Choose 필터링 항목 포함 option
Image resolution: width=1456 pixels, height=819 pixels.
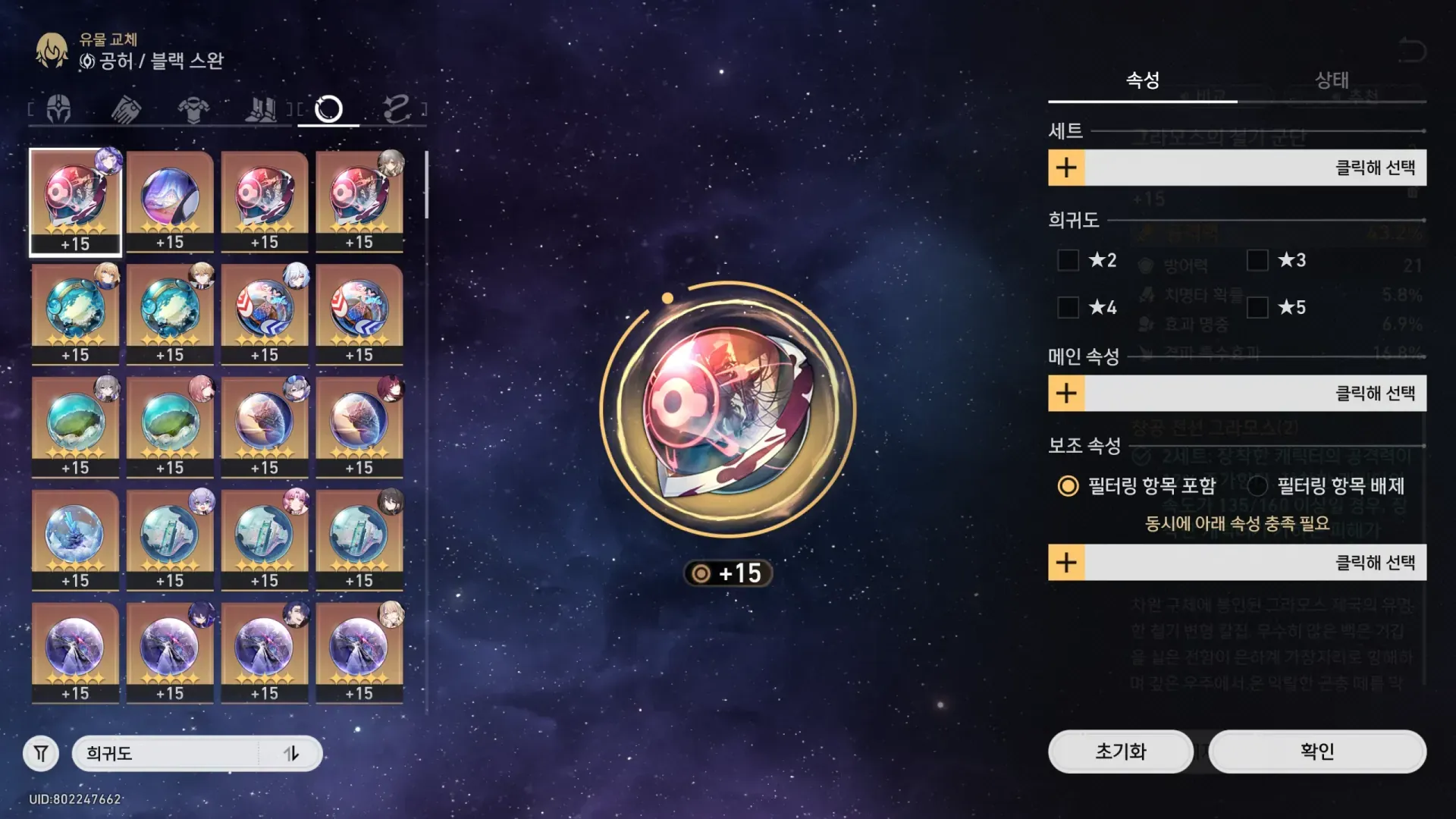[x=1068, y=486]
